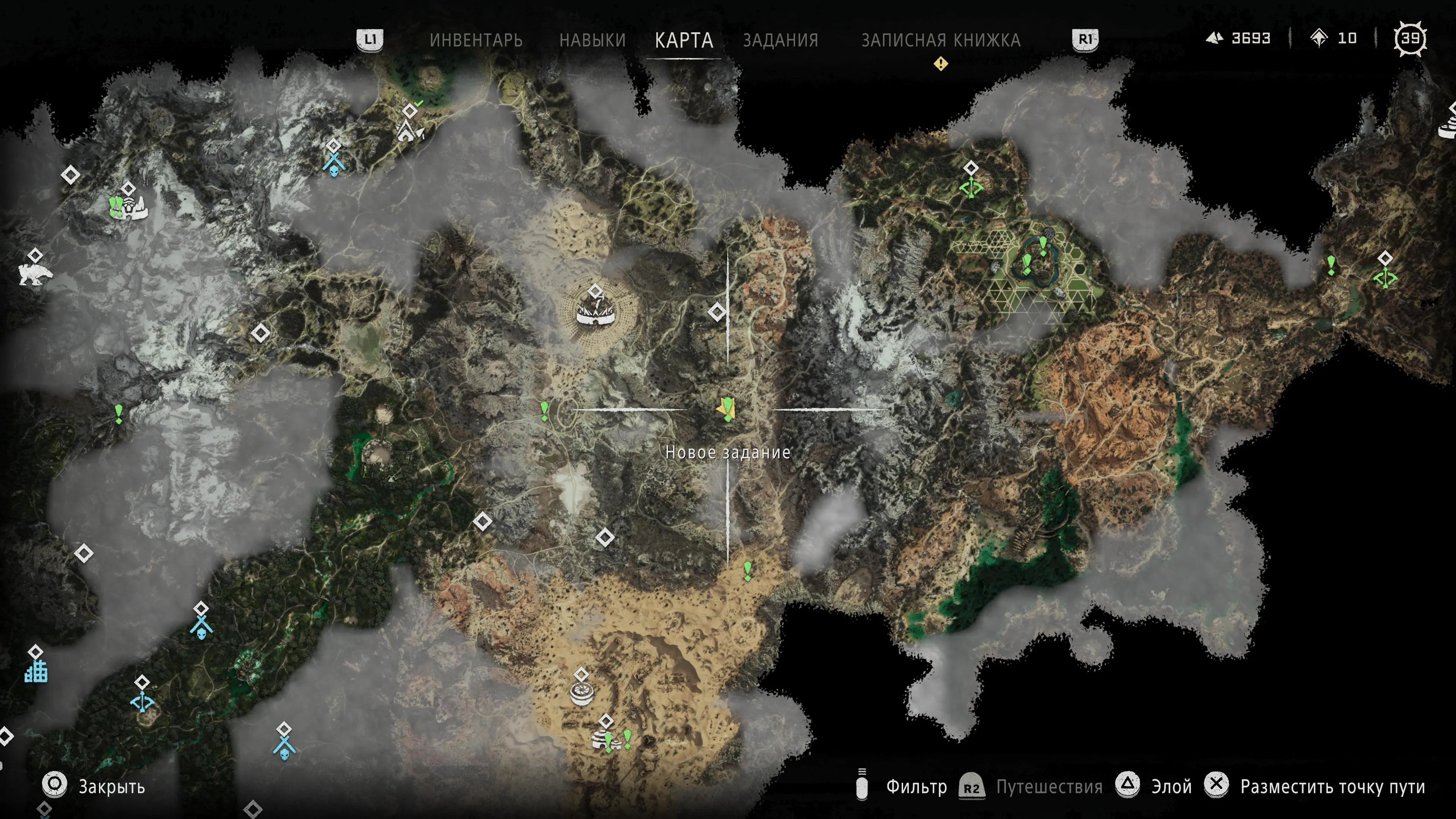The image size is (1456, 819).
Task: Select the white circular arena marker in desert
Action: 582,692
